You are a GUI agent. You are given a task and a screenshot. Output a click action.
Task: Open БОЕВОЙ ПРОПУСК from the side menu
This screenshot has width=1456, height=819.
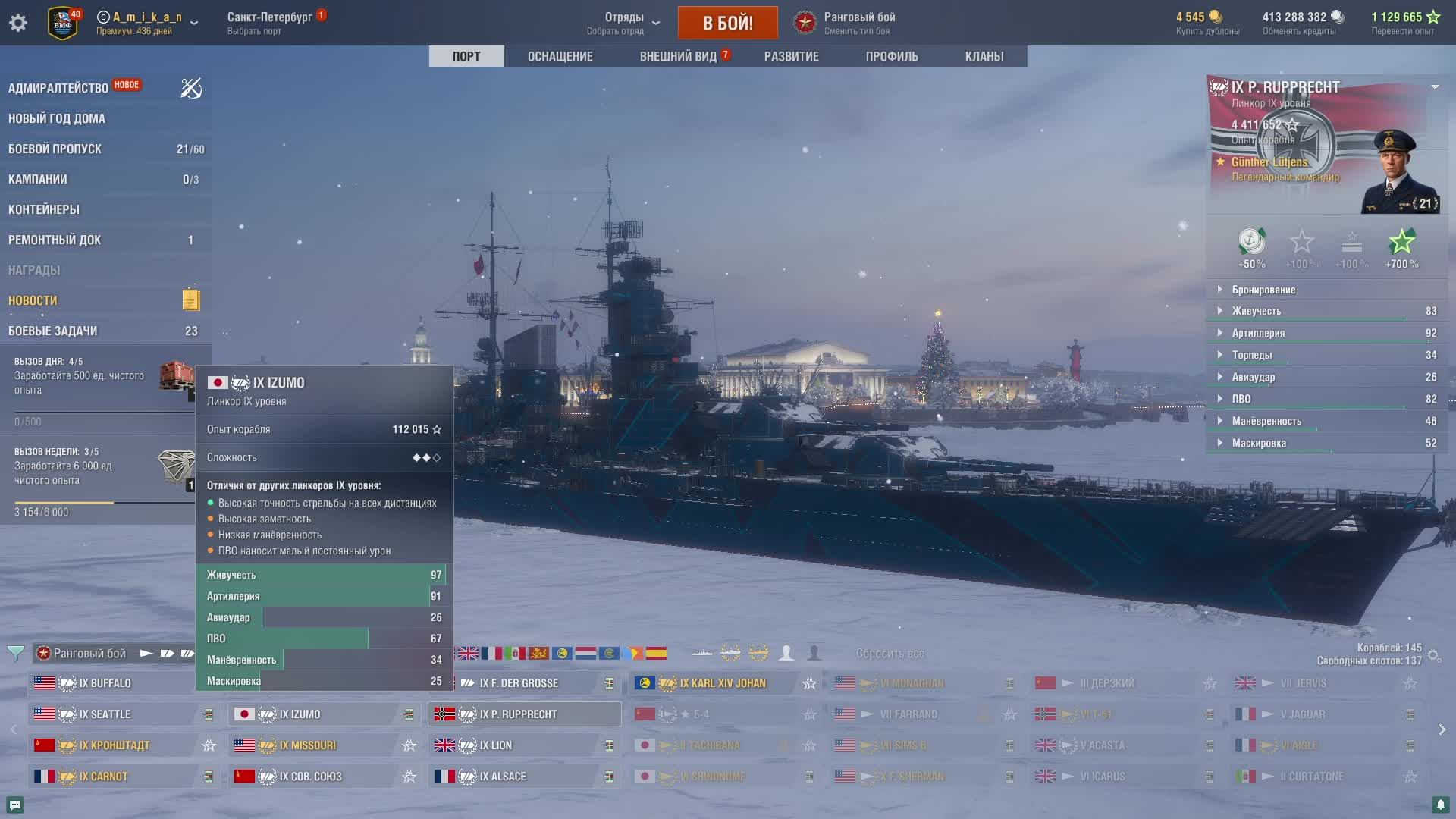55,149
